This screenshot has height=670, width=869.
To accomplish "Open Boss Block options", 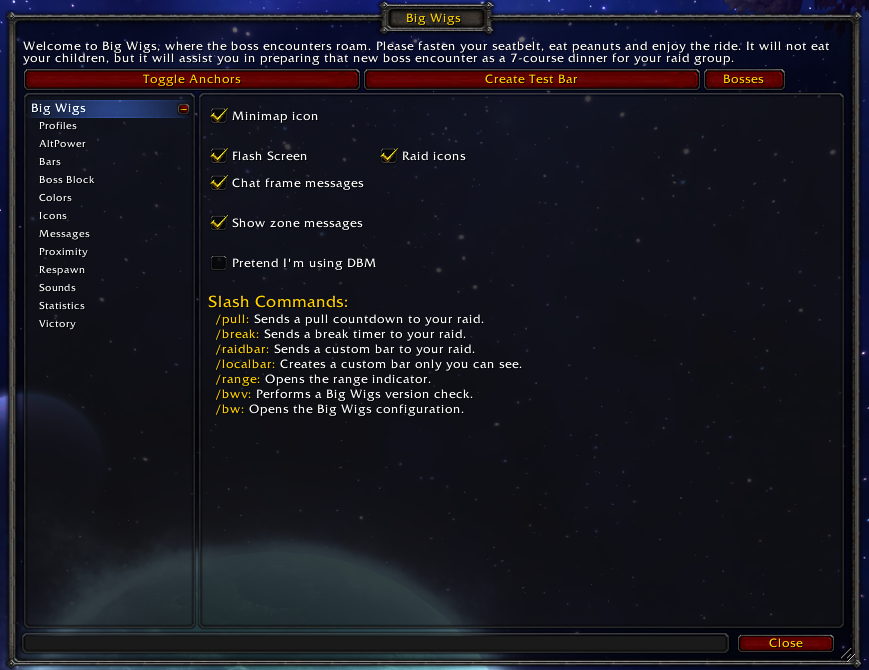I will [x=67, y=180].
